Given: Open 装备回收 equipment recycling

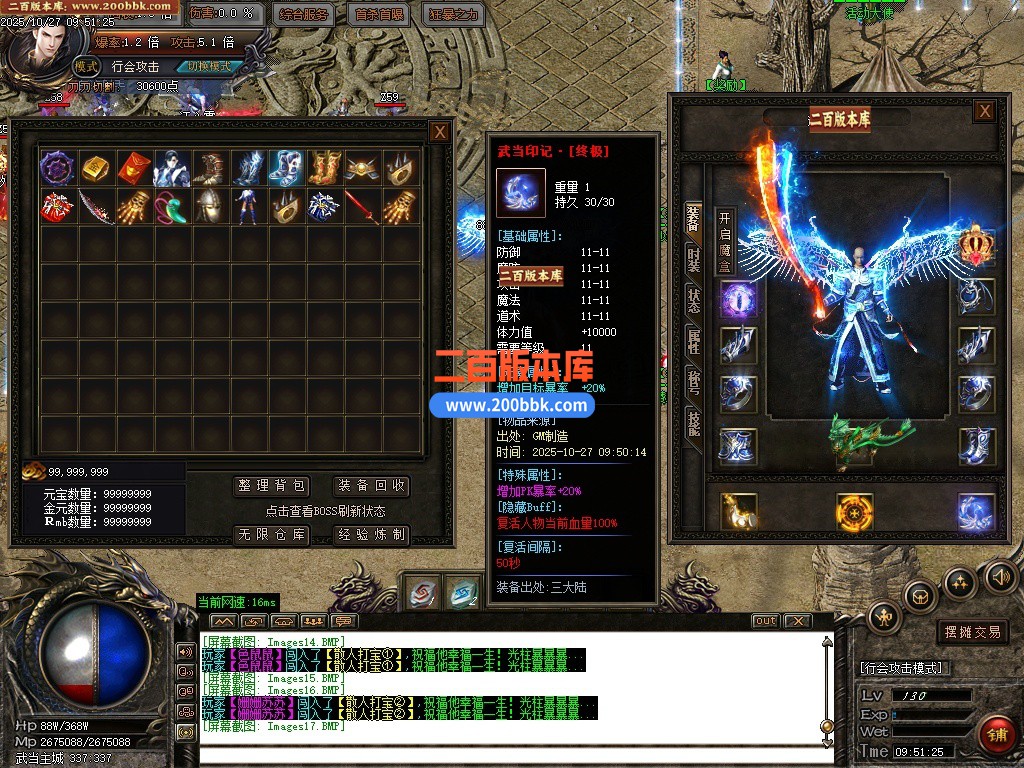Looking at the screenshot, I should 372,486.
